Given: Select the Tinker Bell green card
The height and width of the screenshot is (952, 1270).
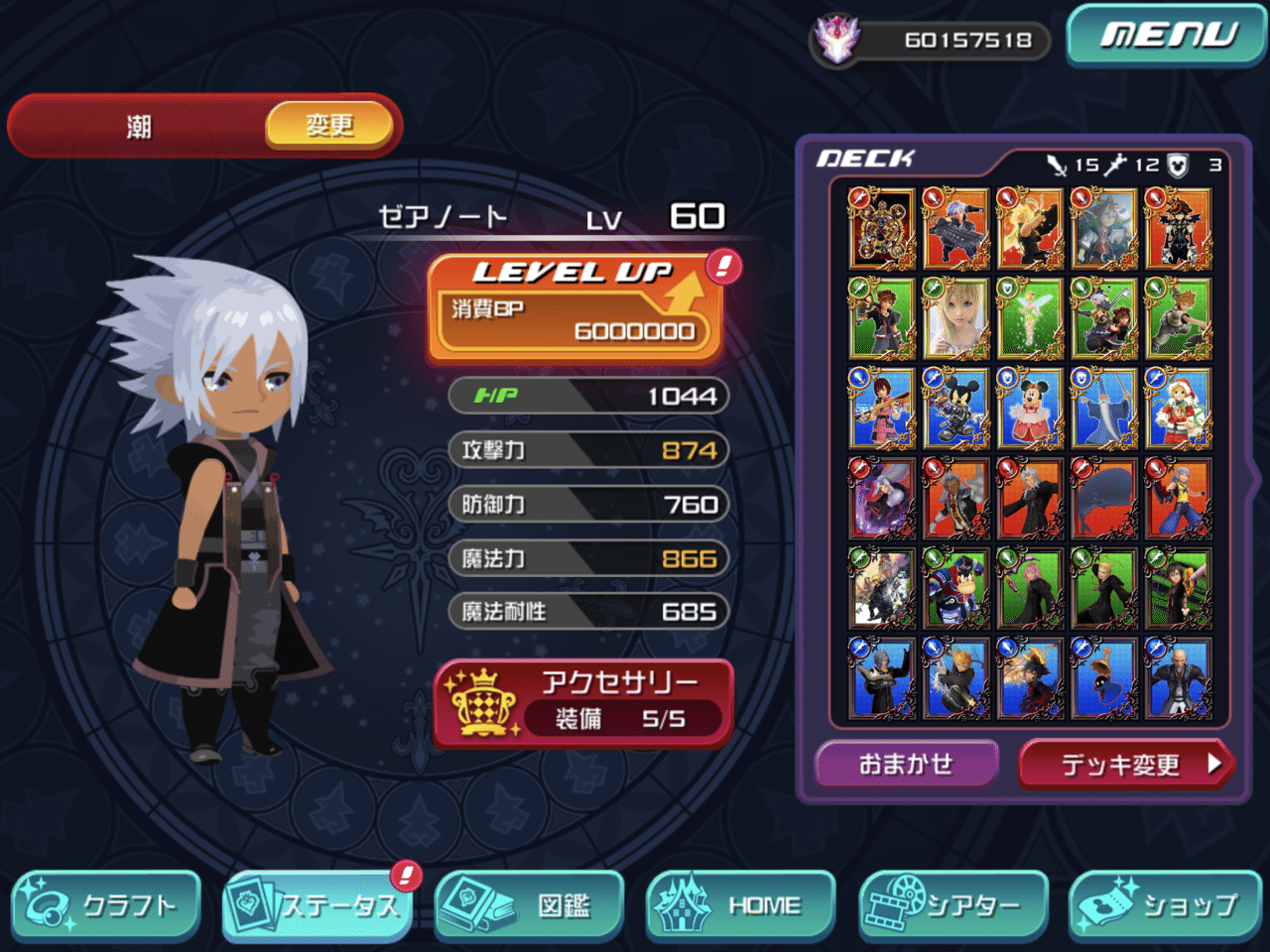Looking at the screenshot, I should (x=1030, y=318).
